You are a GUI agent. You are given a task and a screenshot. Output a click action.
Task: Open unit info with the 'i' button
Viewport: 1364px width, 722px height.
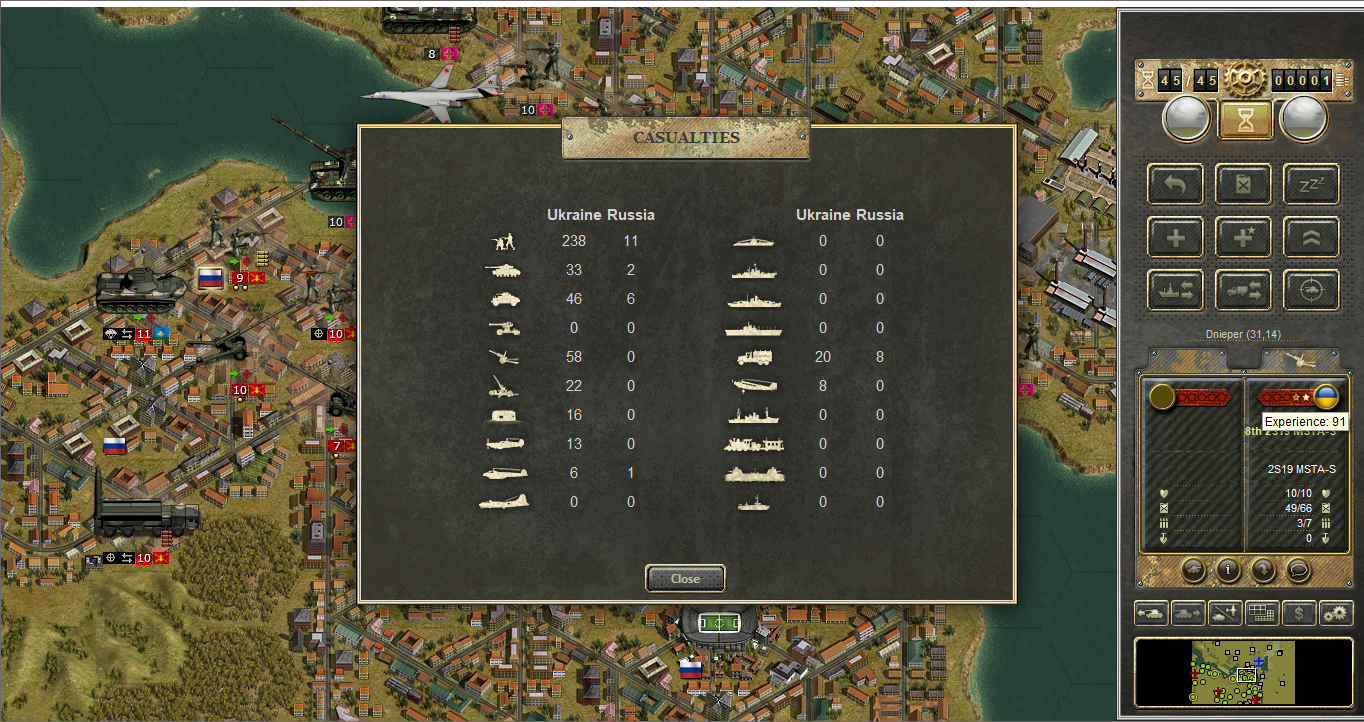[1228, 570]
